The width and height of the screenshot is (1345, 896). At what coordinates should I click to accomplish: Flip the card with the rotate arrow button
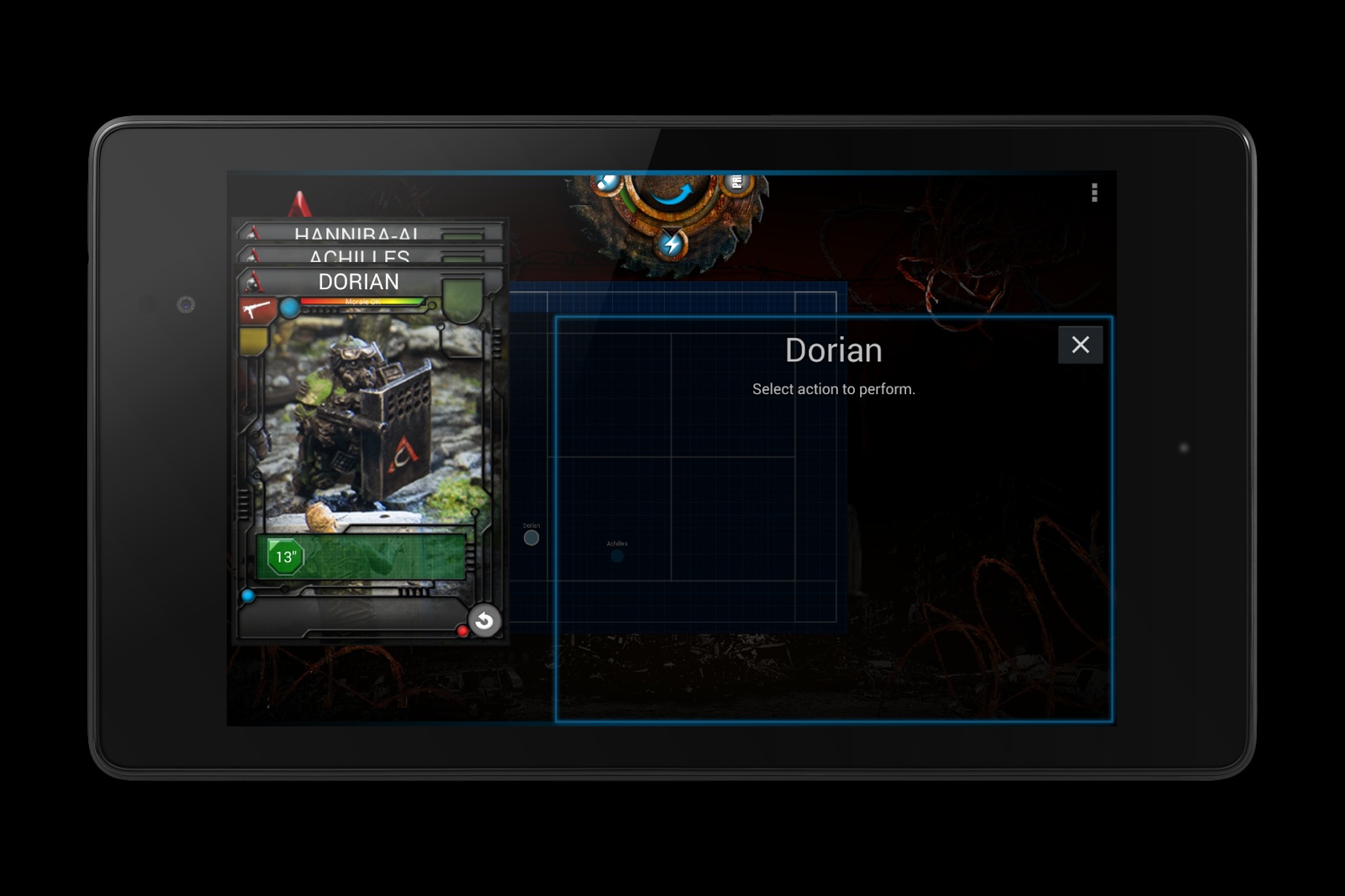[x=484, y=621]
